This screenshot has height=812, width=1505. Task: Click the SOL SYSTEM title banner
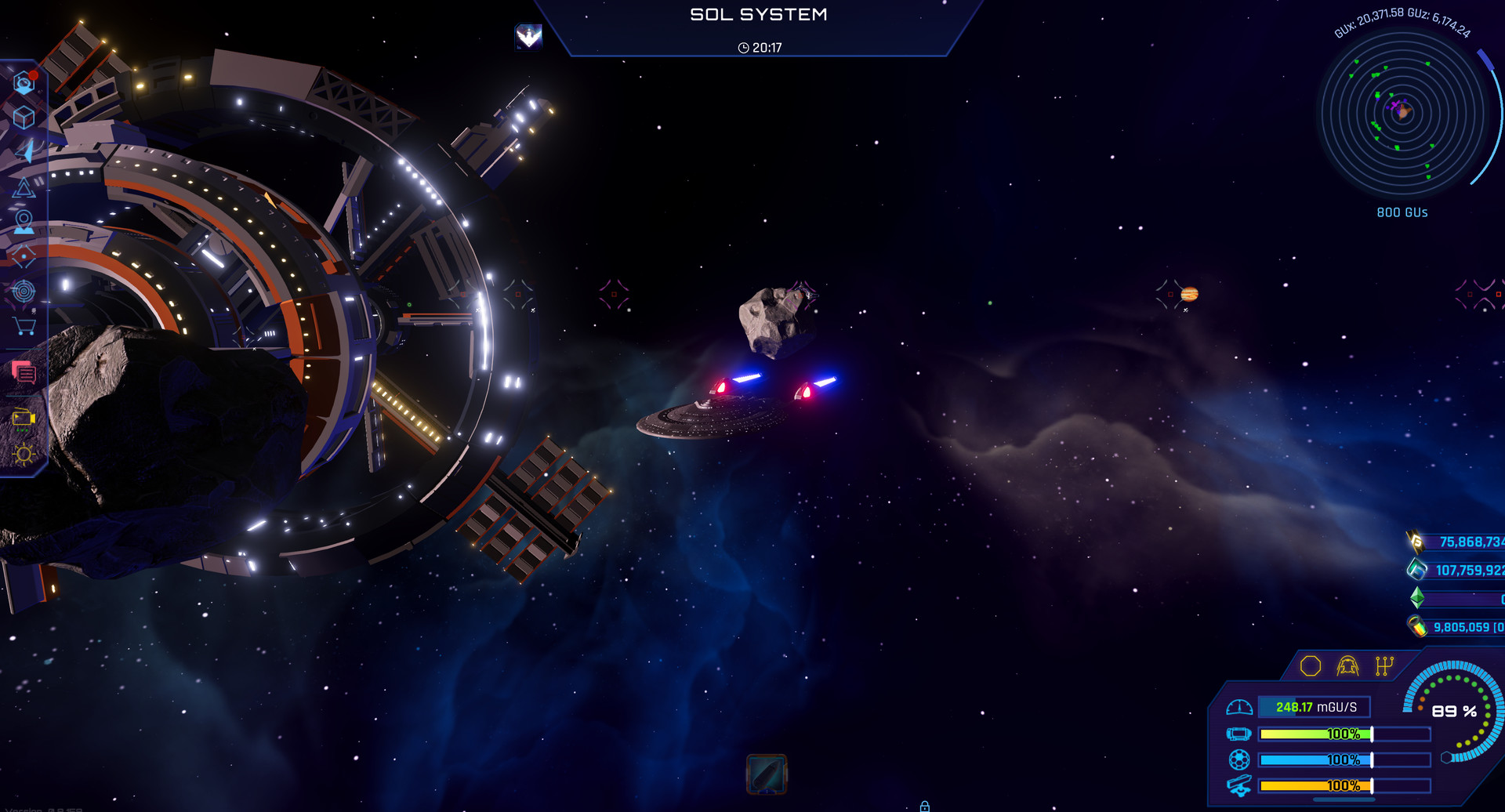[759, 14]
